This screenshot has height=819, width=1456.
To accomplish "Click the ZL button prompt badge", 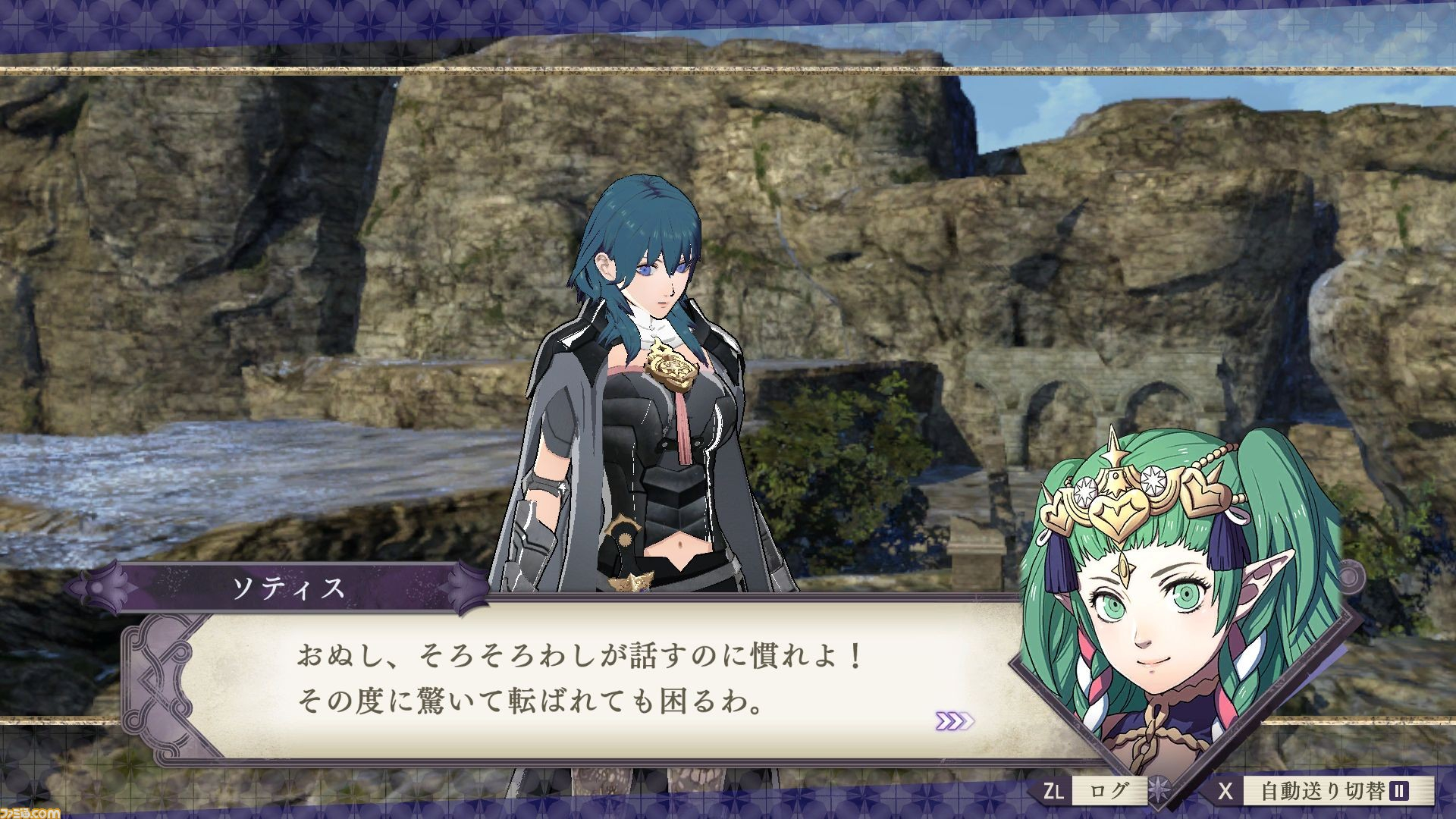I will 1054,789.
